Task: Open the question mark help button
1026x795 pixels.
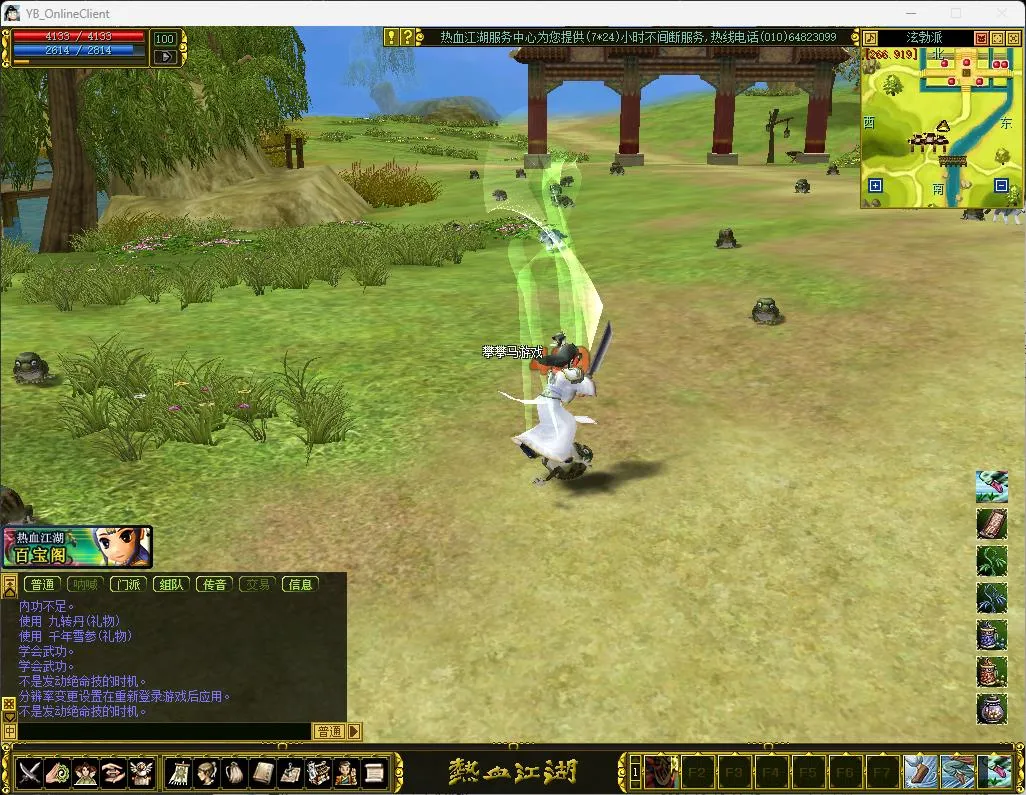Action: coord(407,37)
